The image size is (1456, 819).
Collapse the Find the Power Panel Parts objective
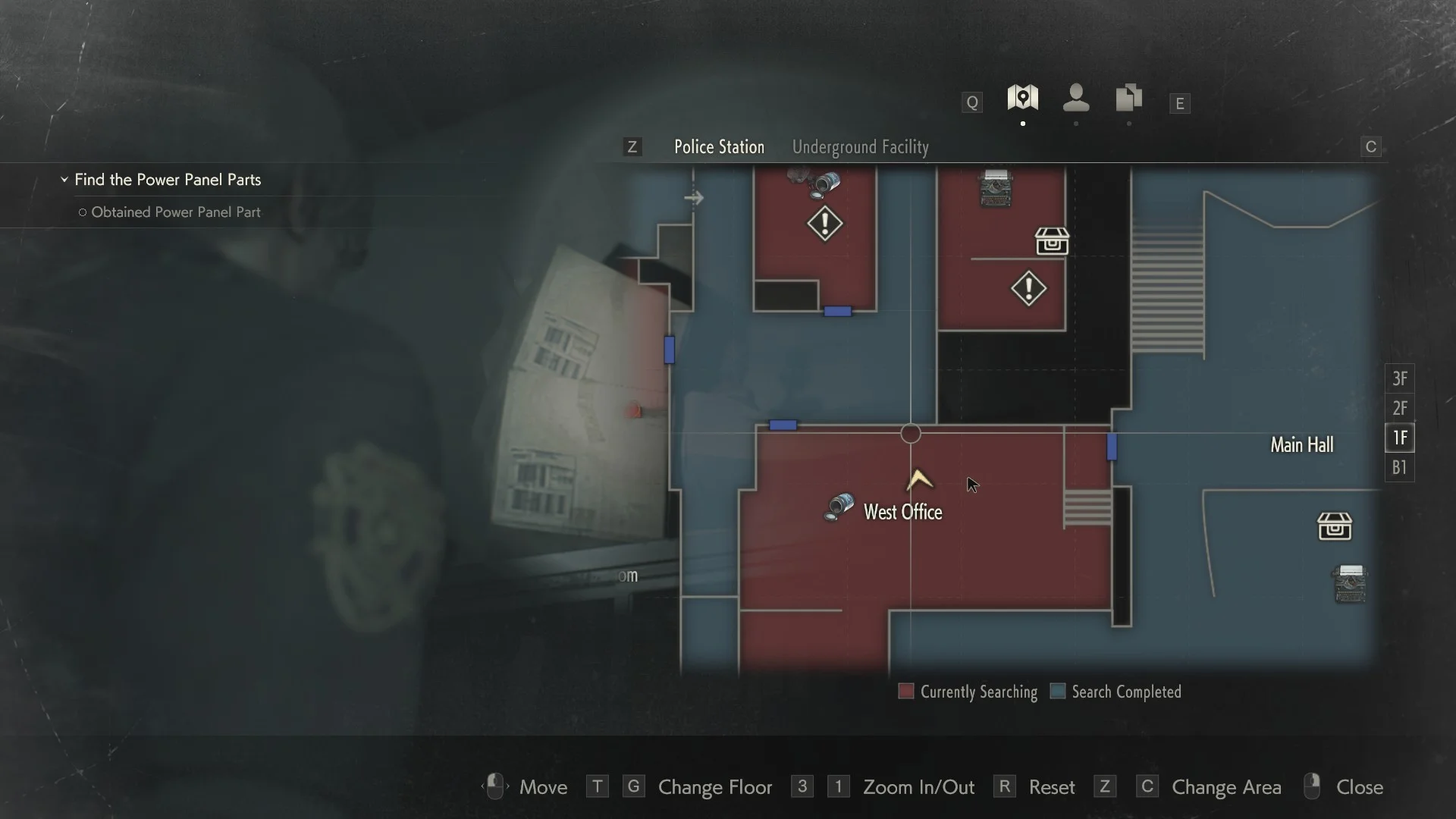64,180
